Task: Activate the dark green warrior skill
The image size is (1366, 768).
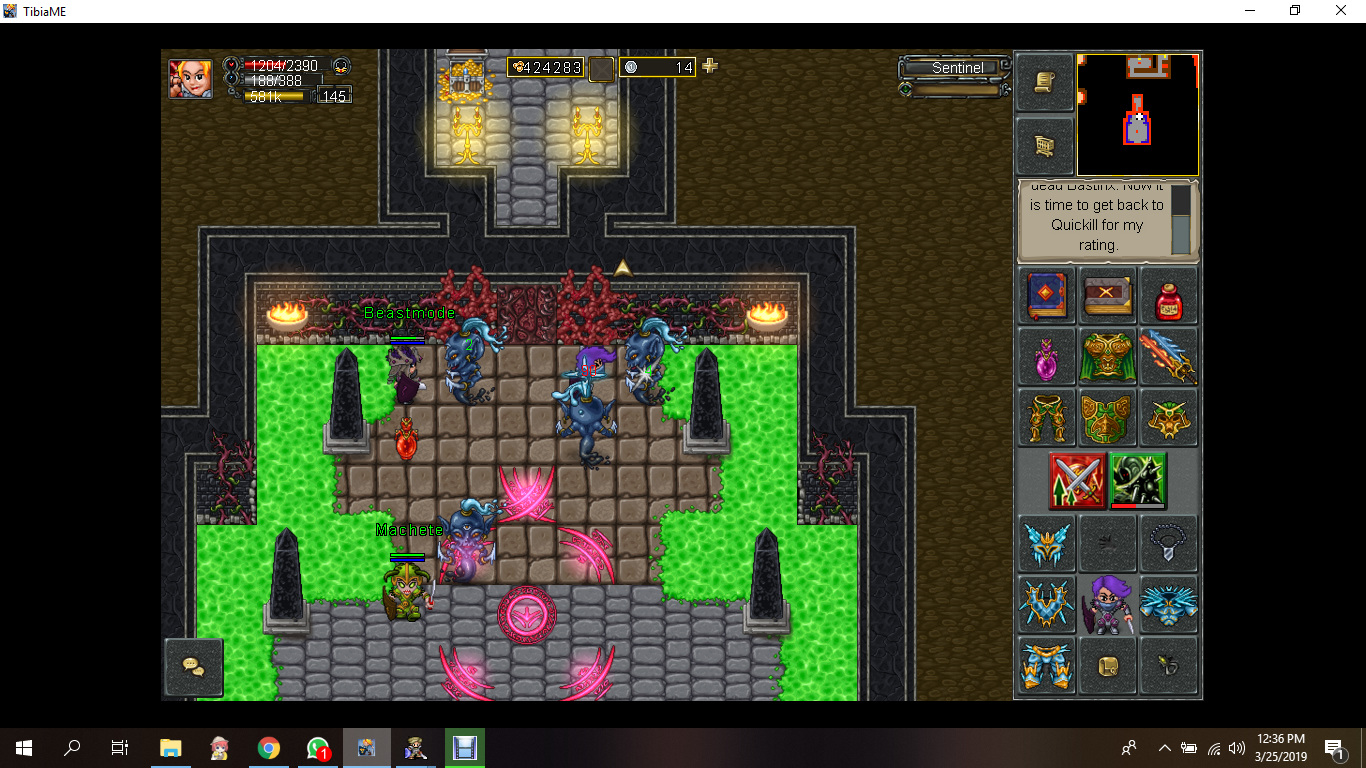Action: [x=1138, y=481]
